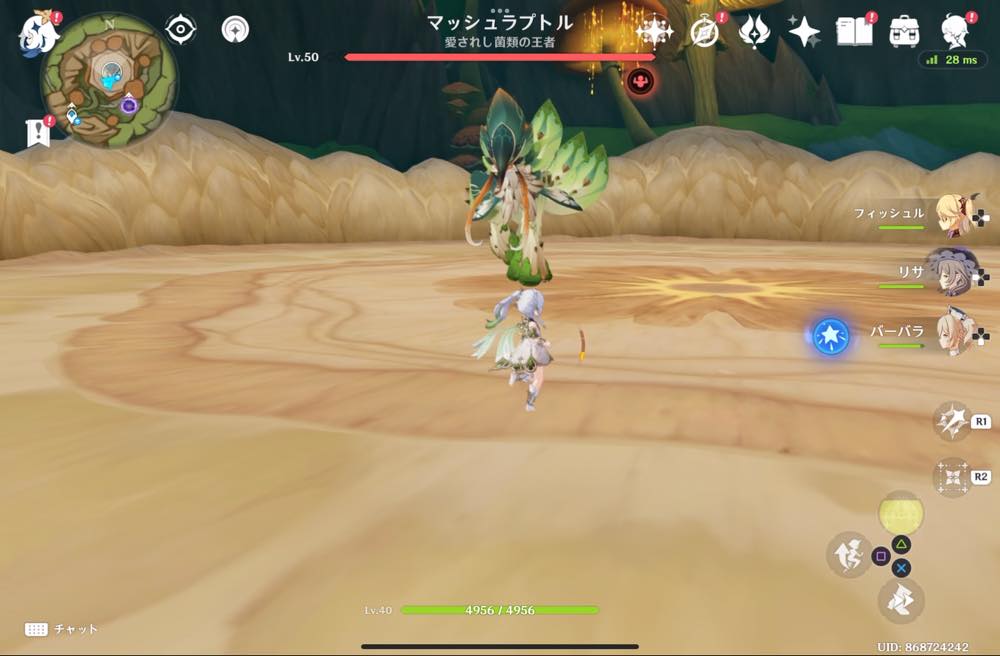Screen dimensions: 1000x656
Task: Open the compass icon menu
Action: tap(705, 32)
